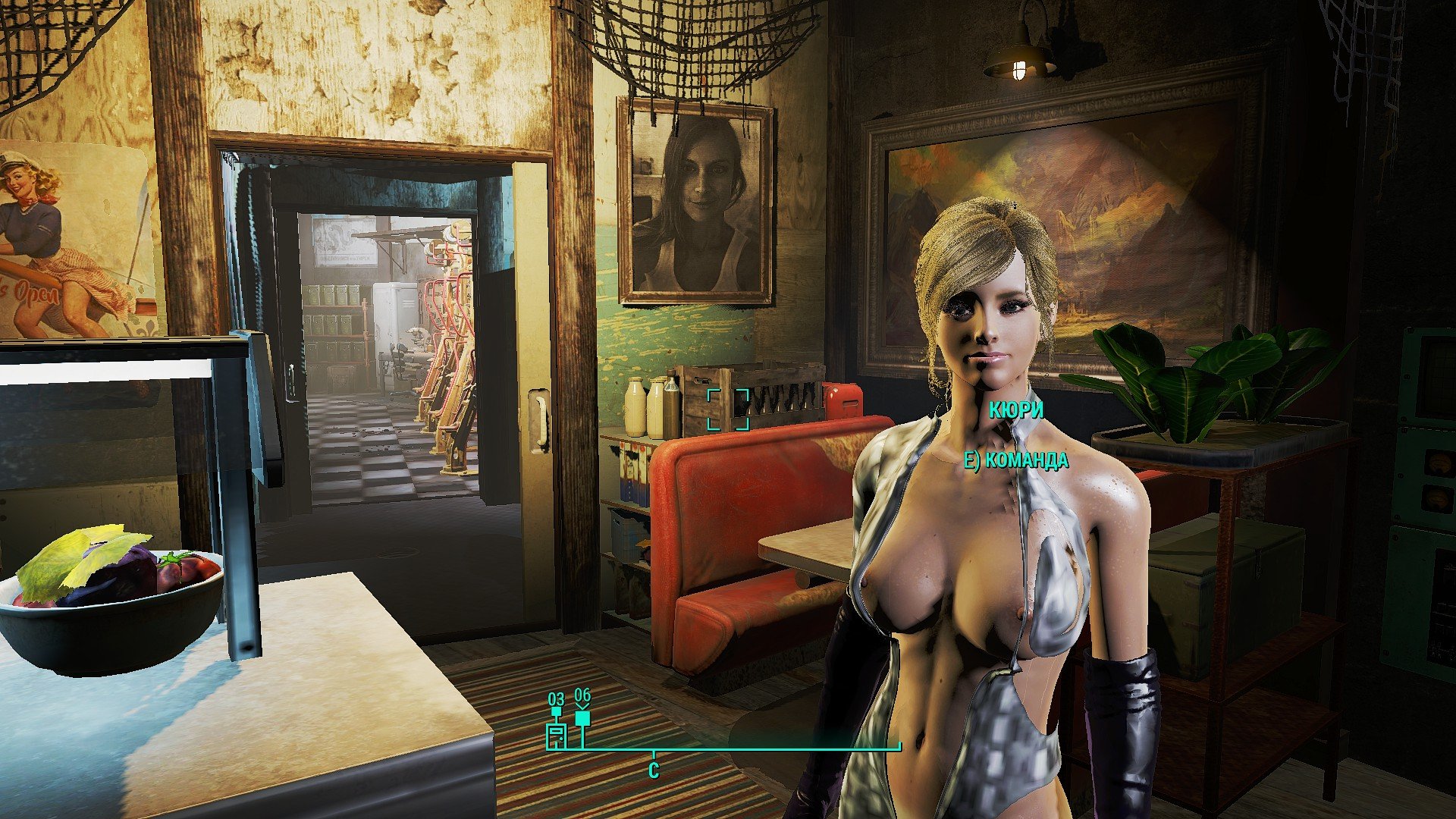The image size is (1456, 819).
Task: Click the building location marker on the compass
Action: pyautogui.click(x=557, y=735)
